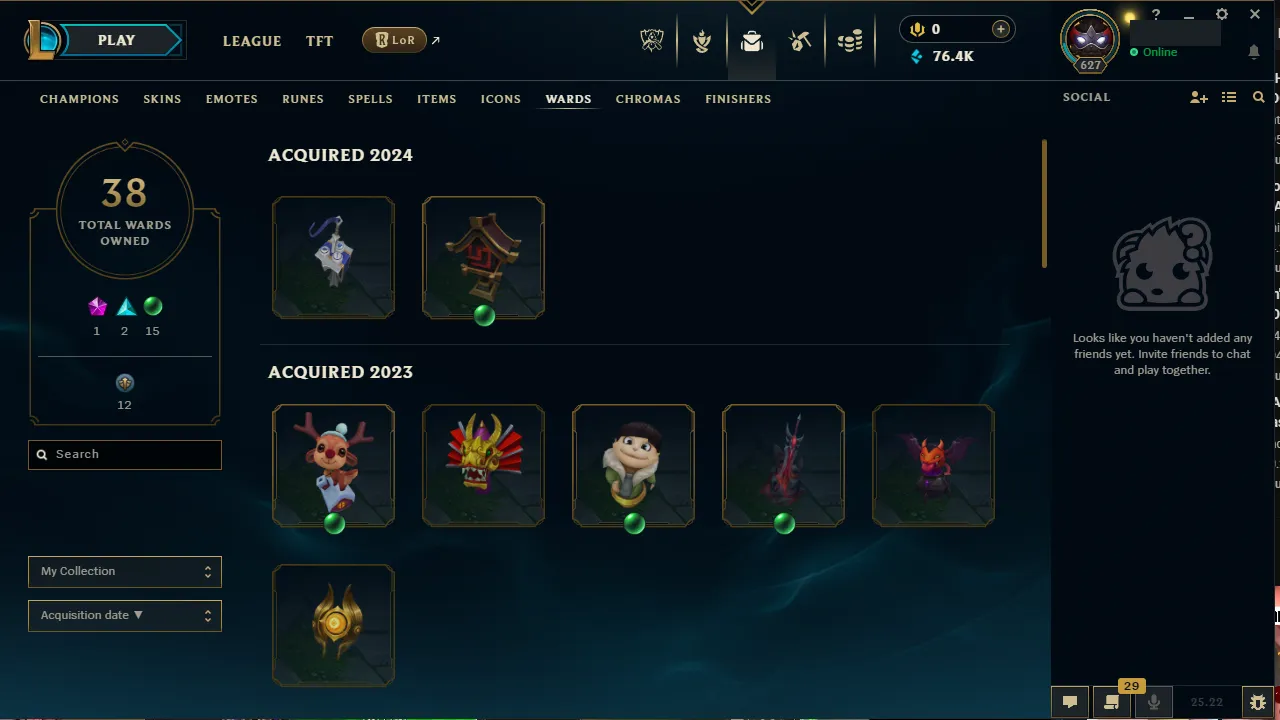
Task: Click Add Riot Points plus button
Action: point(1000,28)
